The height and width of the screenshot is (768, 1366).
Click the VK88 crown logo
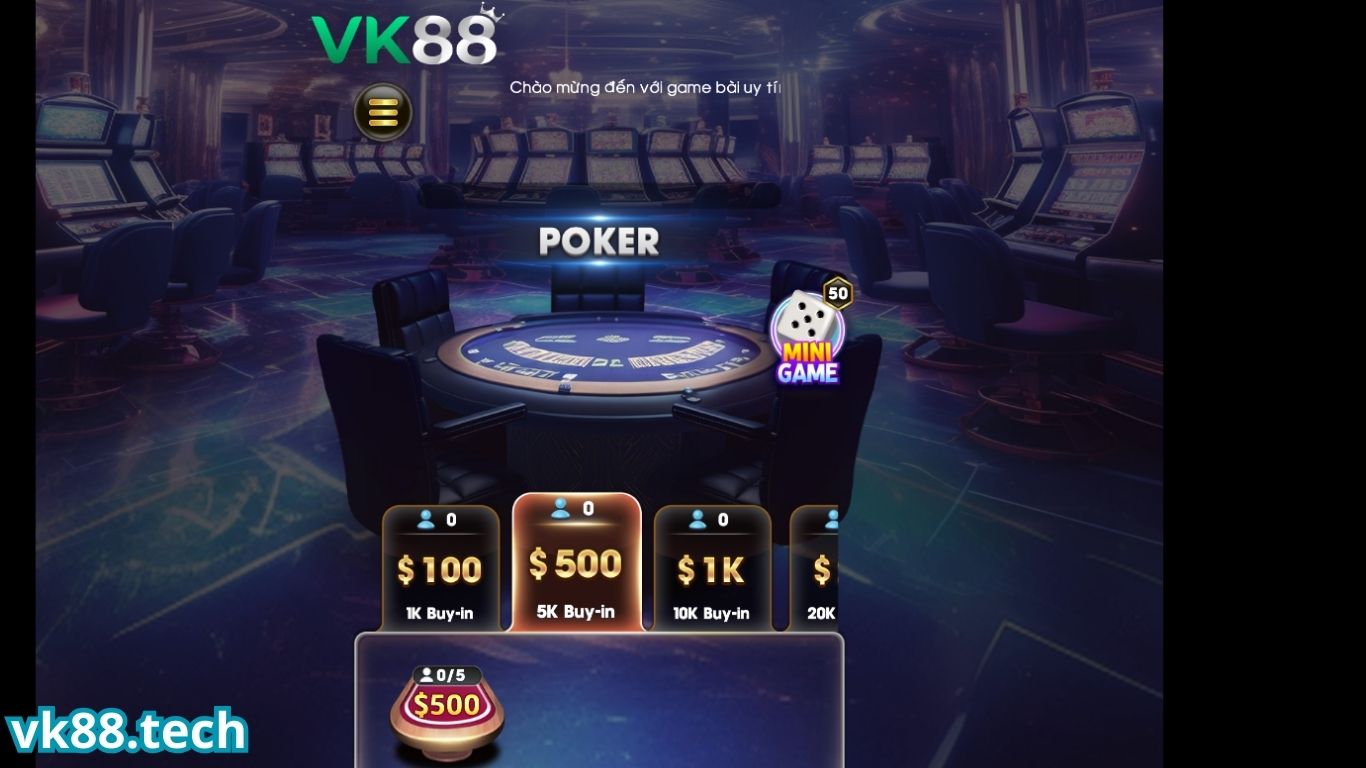[404, 40]
